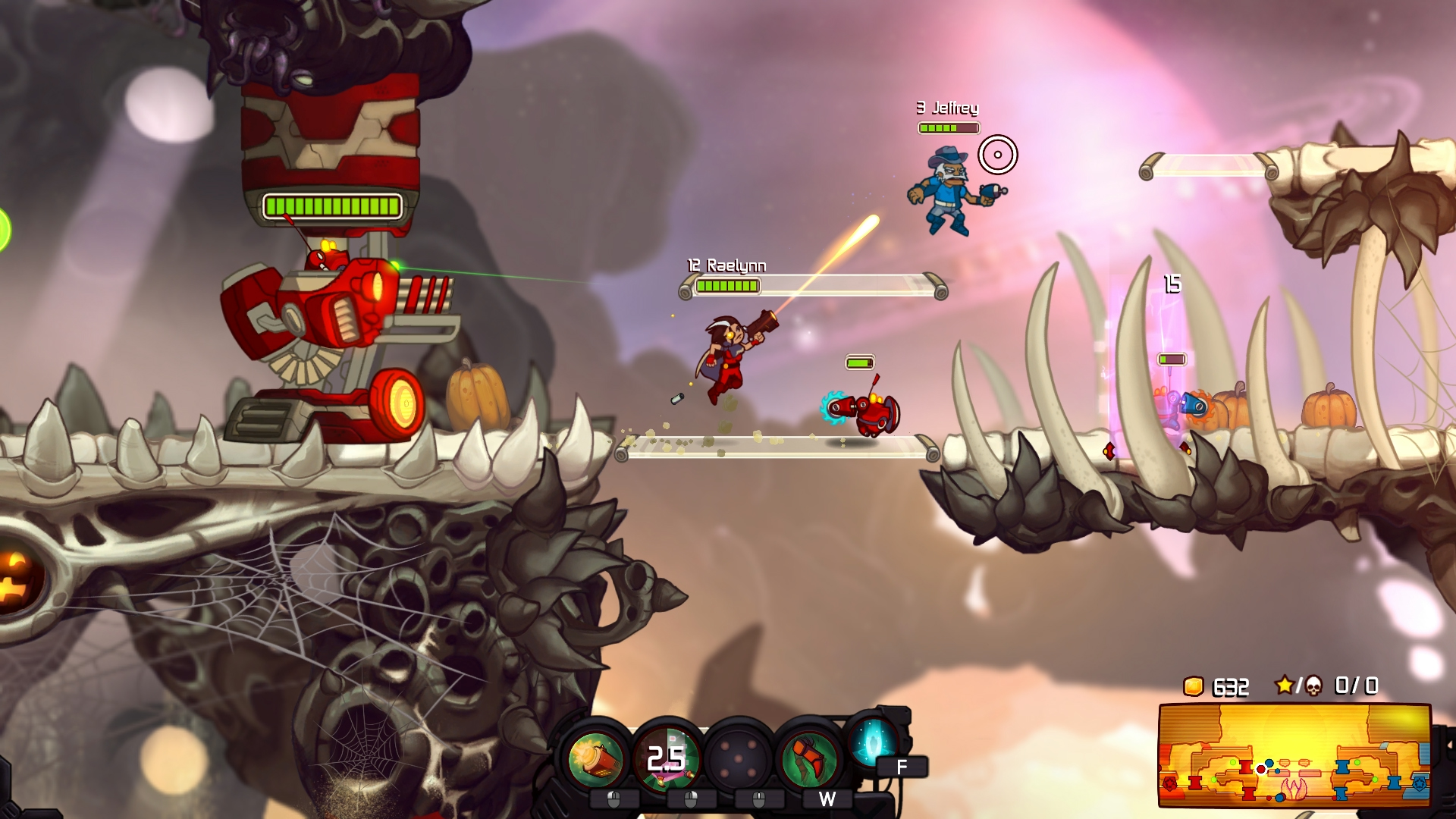The width and height of the screenshot is (1456, 819).
Task: Click the W keybind label
Action: [828, 798]
